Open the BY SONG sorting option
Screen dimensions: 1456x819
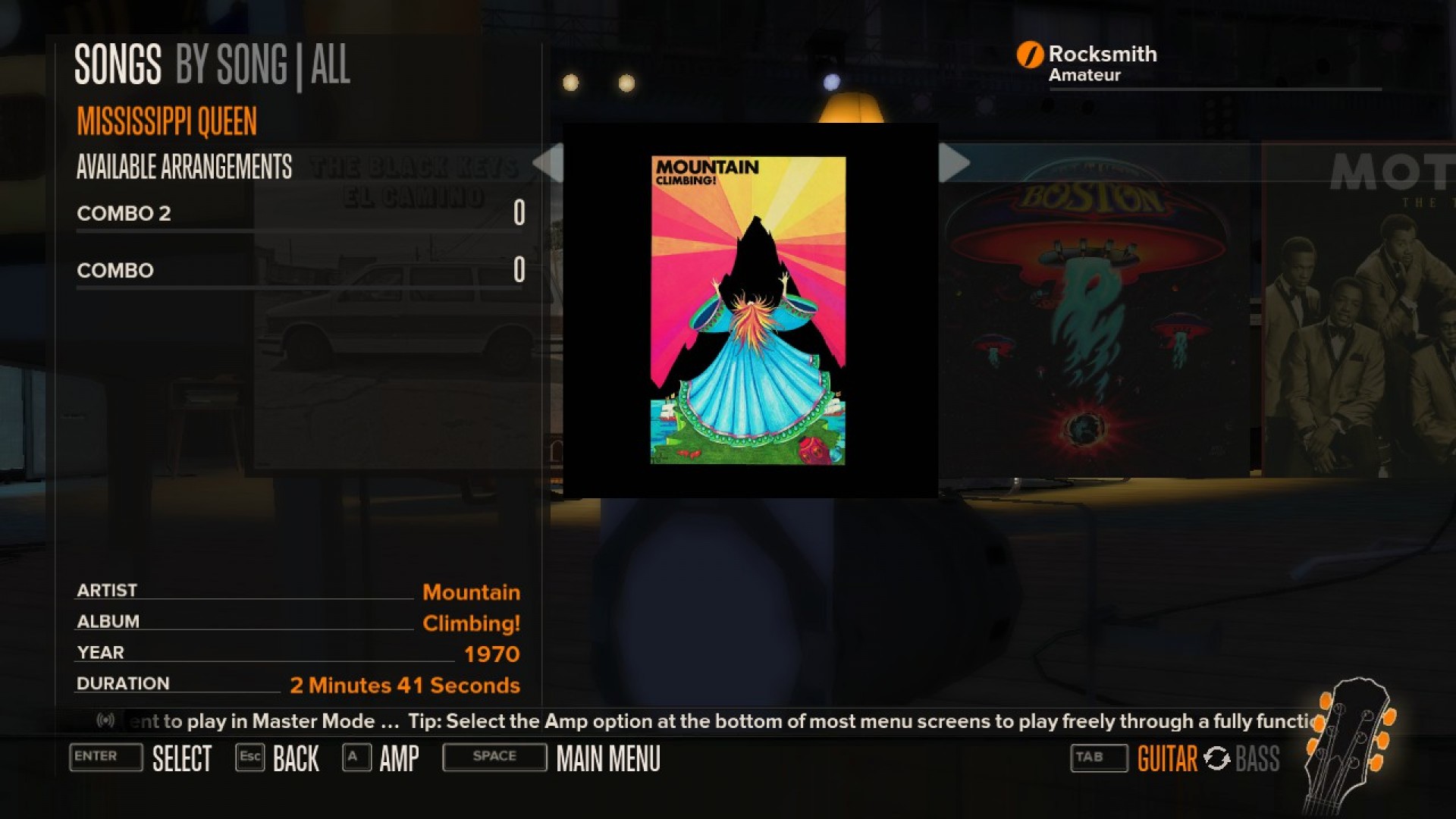233,65
